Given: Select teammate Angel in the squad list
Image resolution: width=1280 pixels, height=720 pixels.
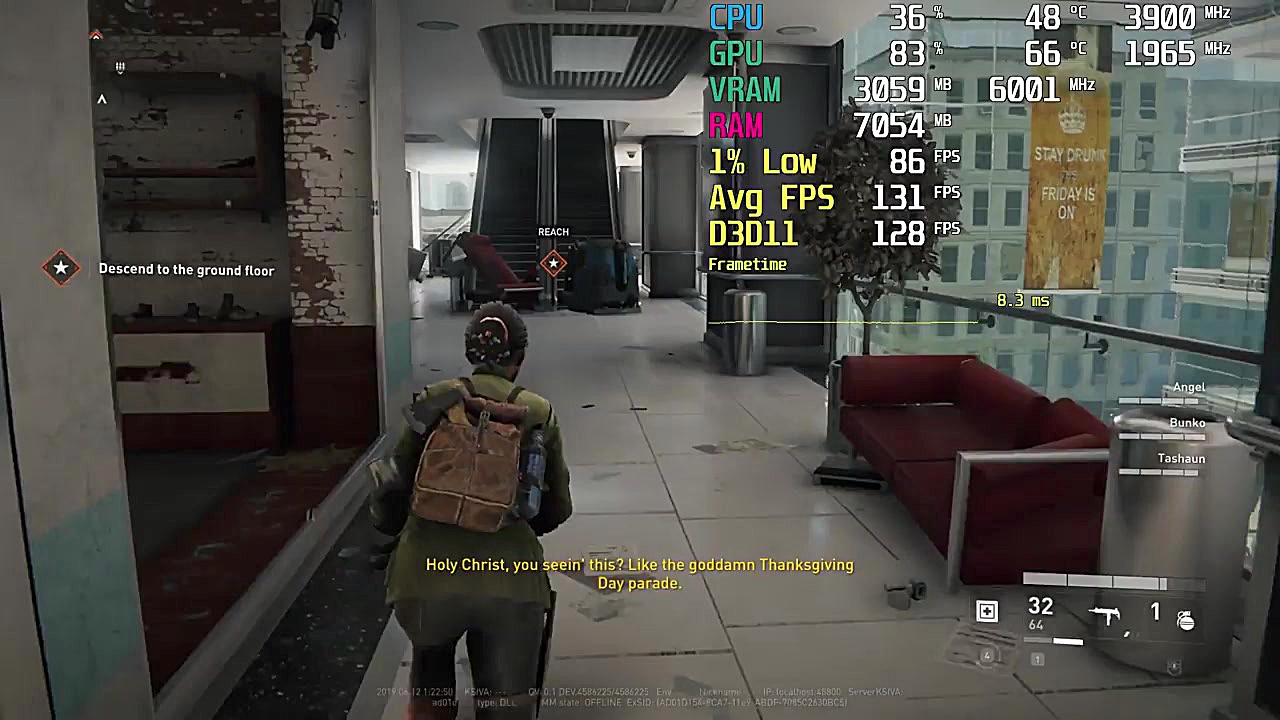Looking at the screenshot, I should coord(1188,387).
